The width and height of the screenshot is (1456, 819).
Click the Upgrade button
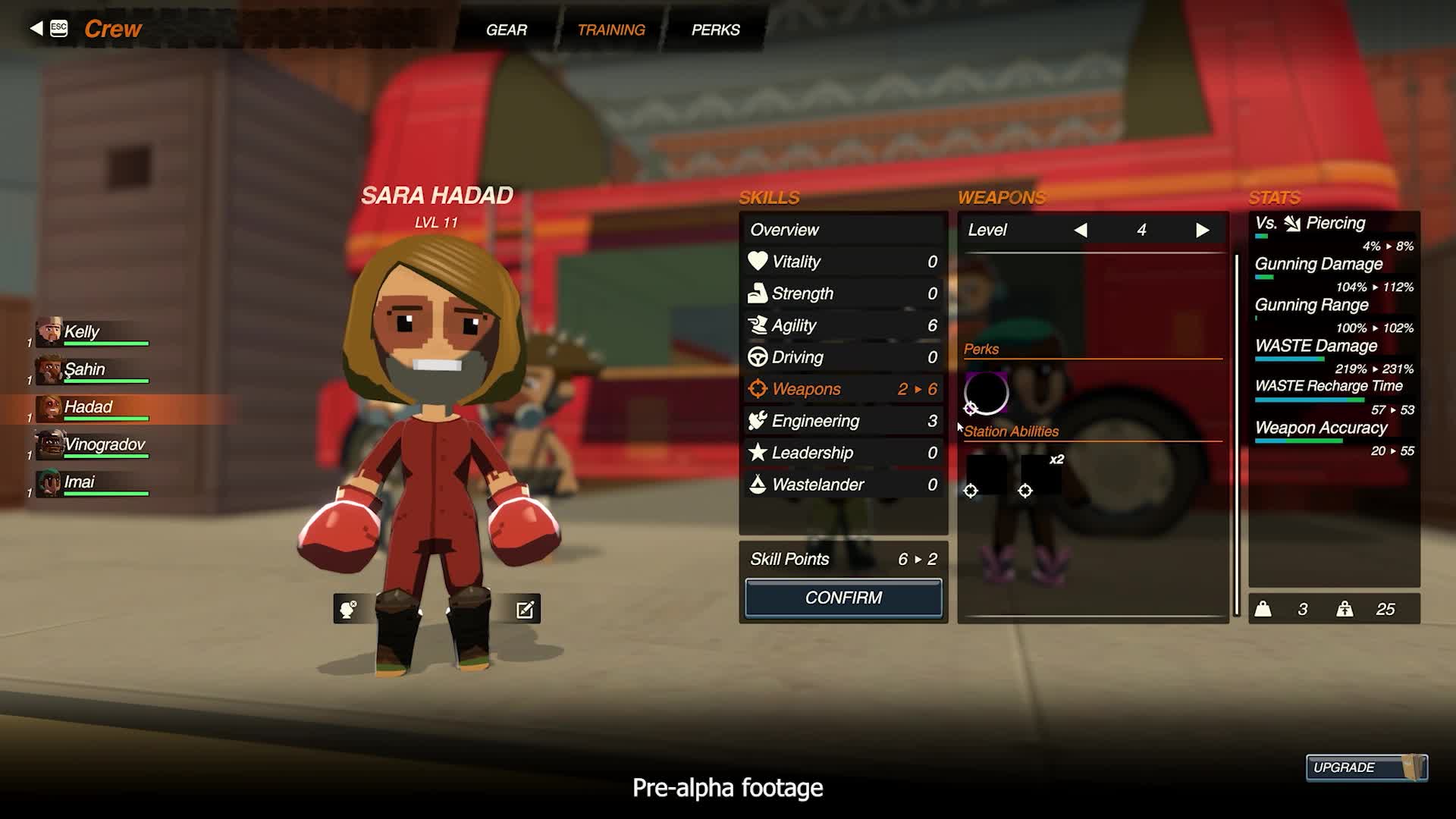point(1365,767)
